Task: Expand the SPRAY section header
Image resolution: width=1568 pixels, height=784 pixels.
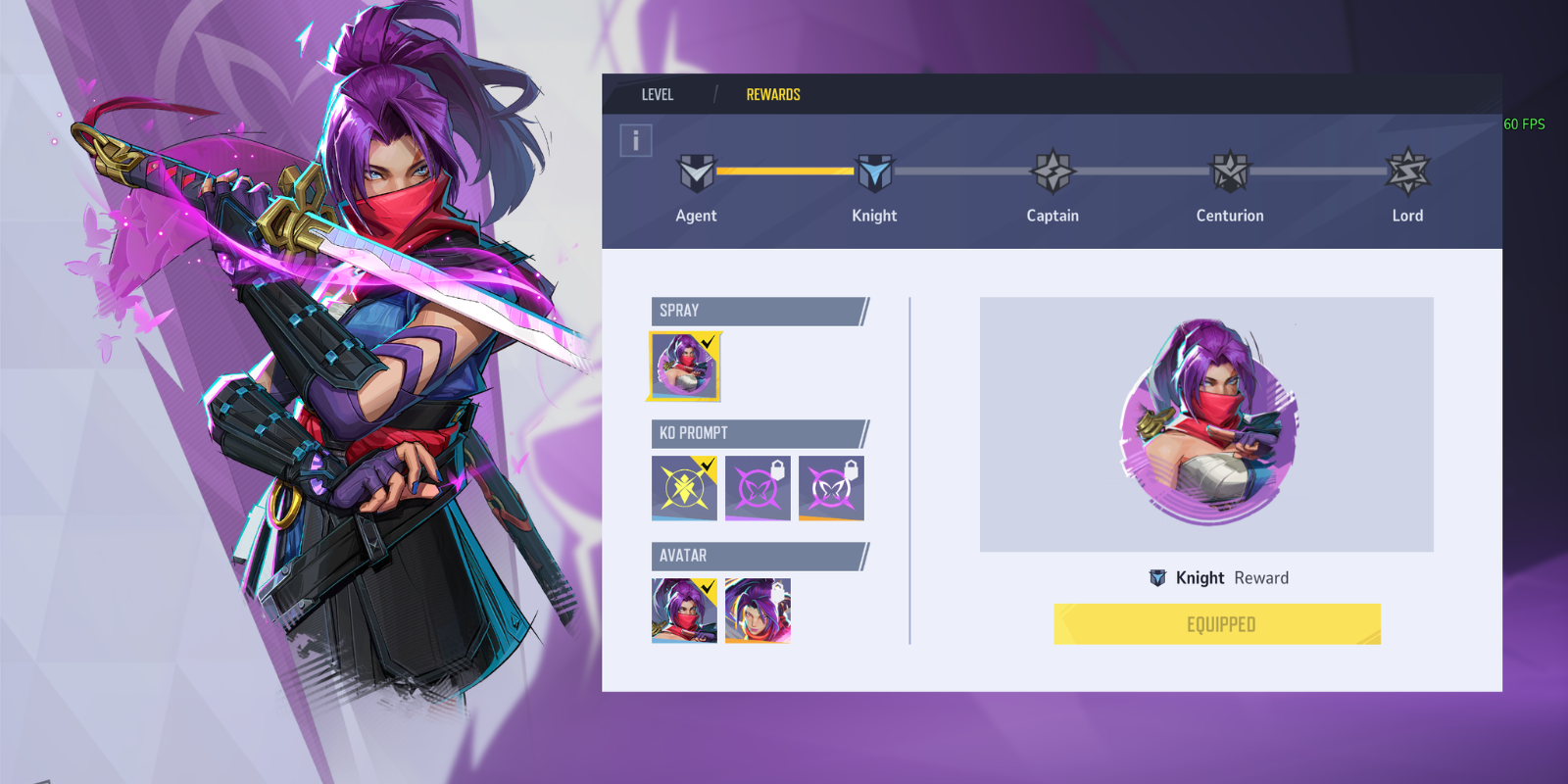Action: (x=755, y=311)
